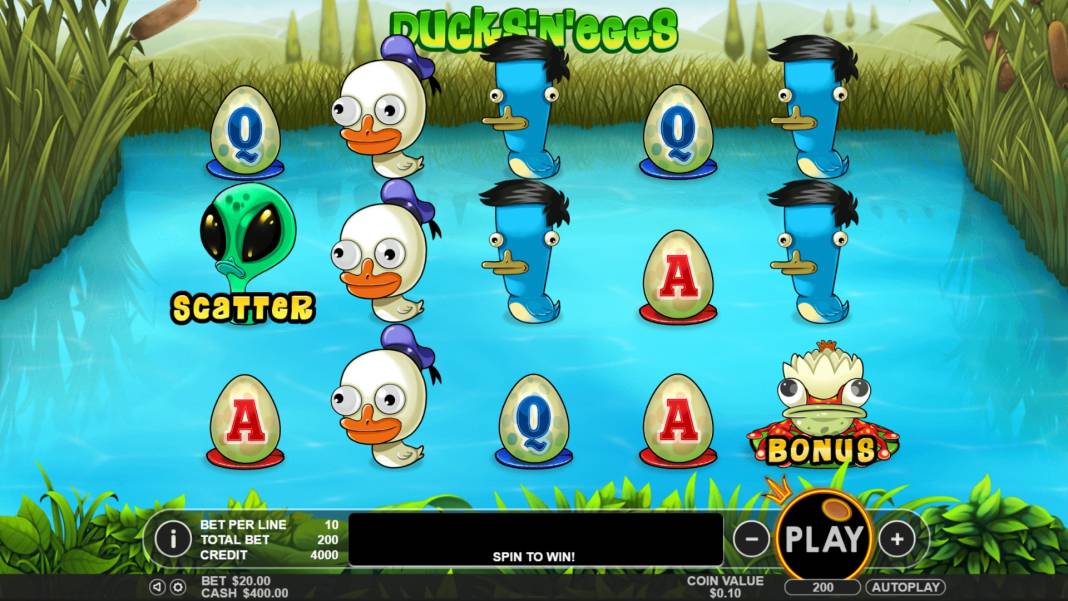Viewport: 1068px width, 601px height.
Task: Open the paytable info screen
Action: 173,539
